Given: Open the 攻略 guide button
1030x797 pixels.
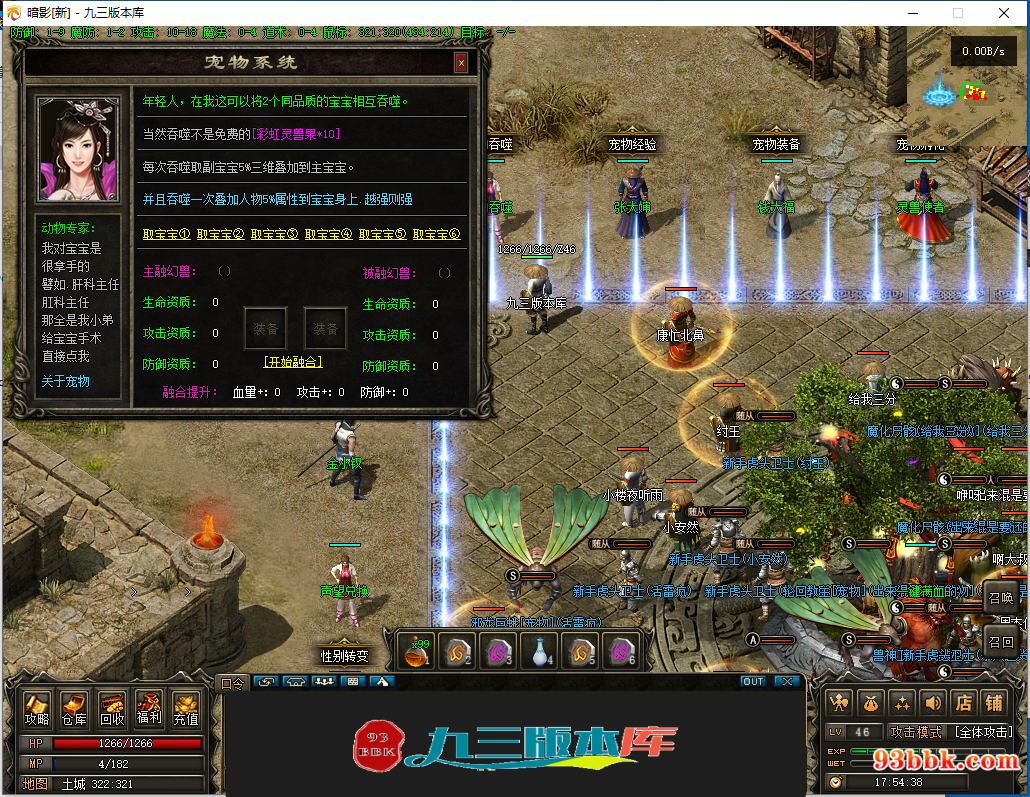Looking at the screenshot, I should click(x=38, y=709).
